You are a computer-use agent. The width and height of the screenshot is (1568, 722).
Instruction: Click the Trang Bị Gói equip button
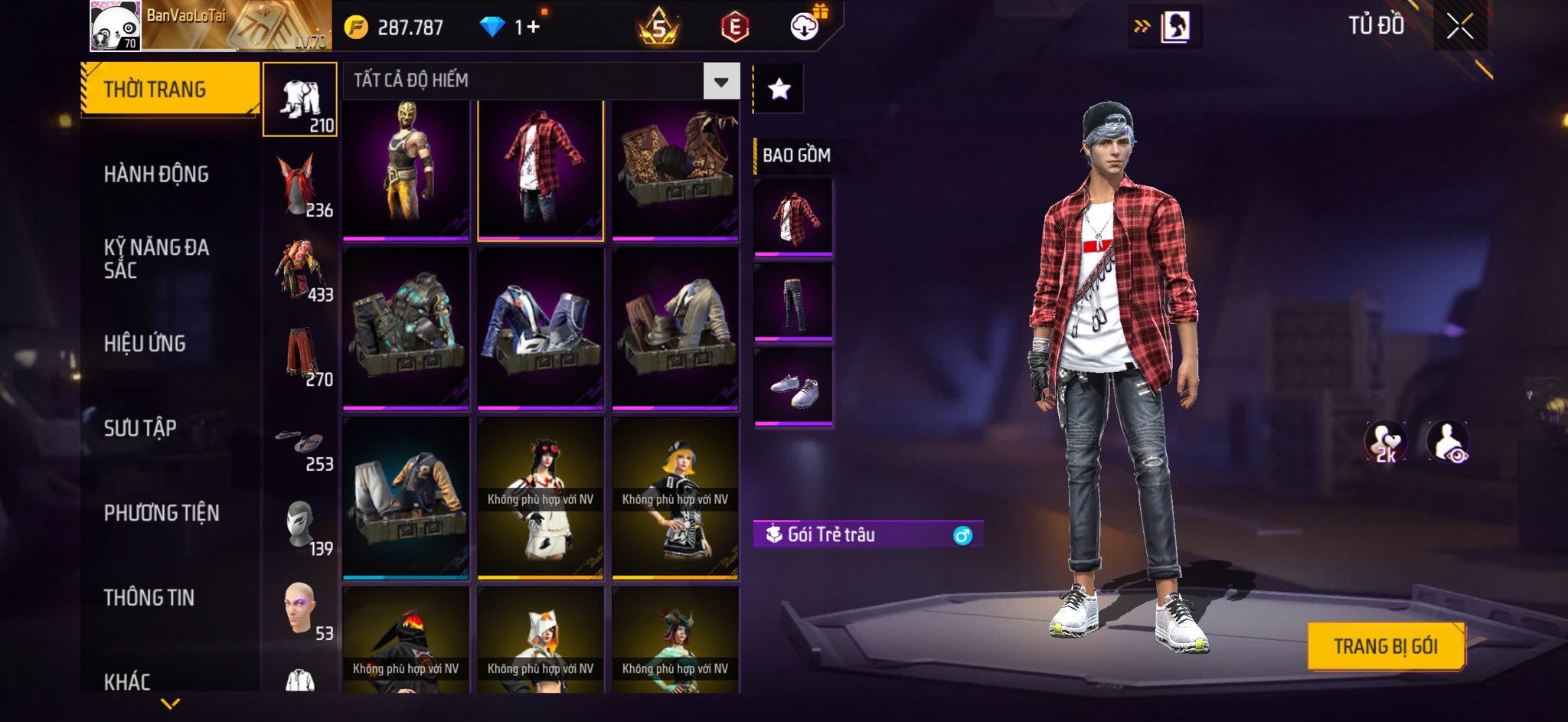(1386, 646)
